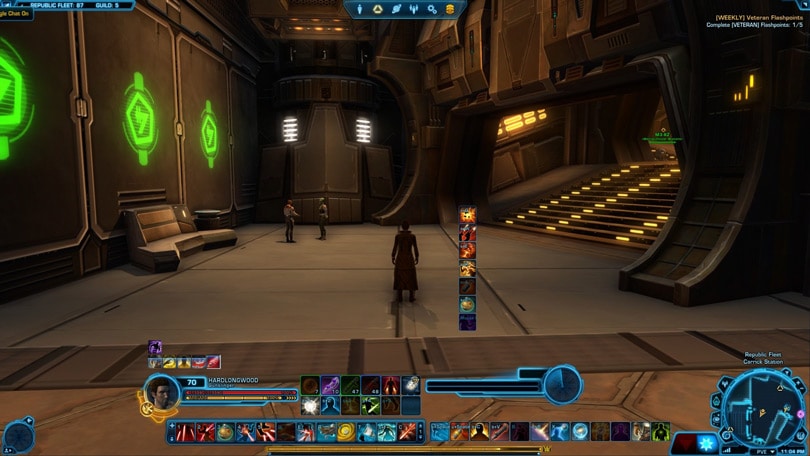Activate the fiery explosion ability icon
This screenshot has width=810, height=456.
[x=467, y=214]
